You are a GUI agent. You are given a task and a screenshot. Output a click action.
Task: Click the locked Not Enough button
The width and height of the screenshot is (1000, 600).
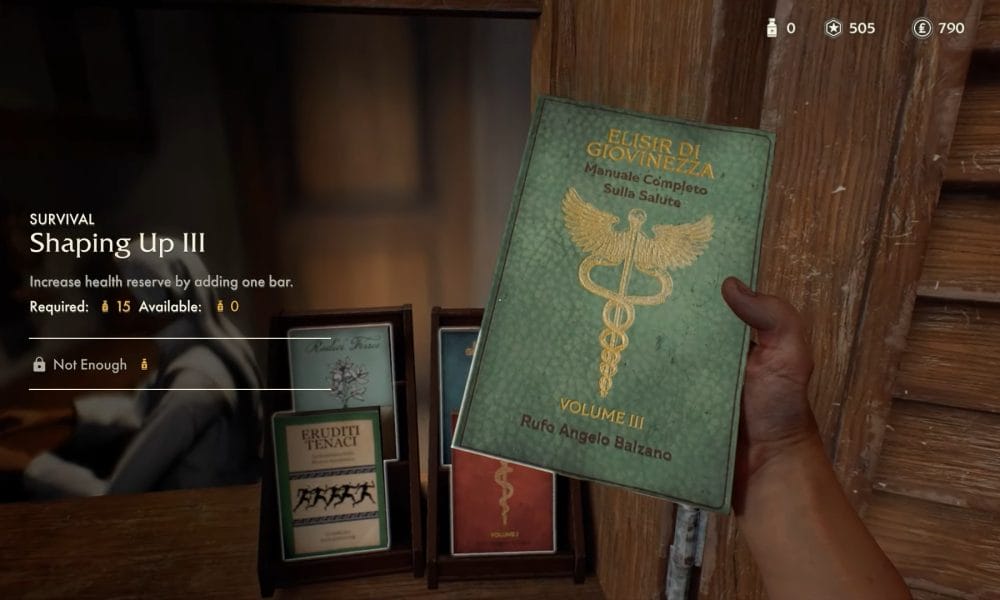point(91,365)
